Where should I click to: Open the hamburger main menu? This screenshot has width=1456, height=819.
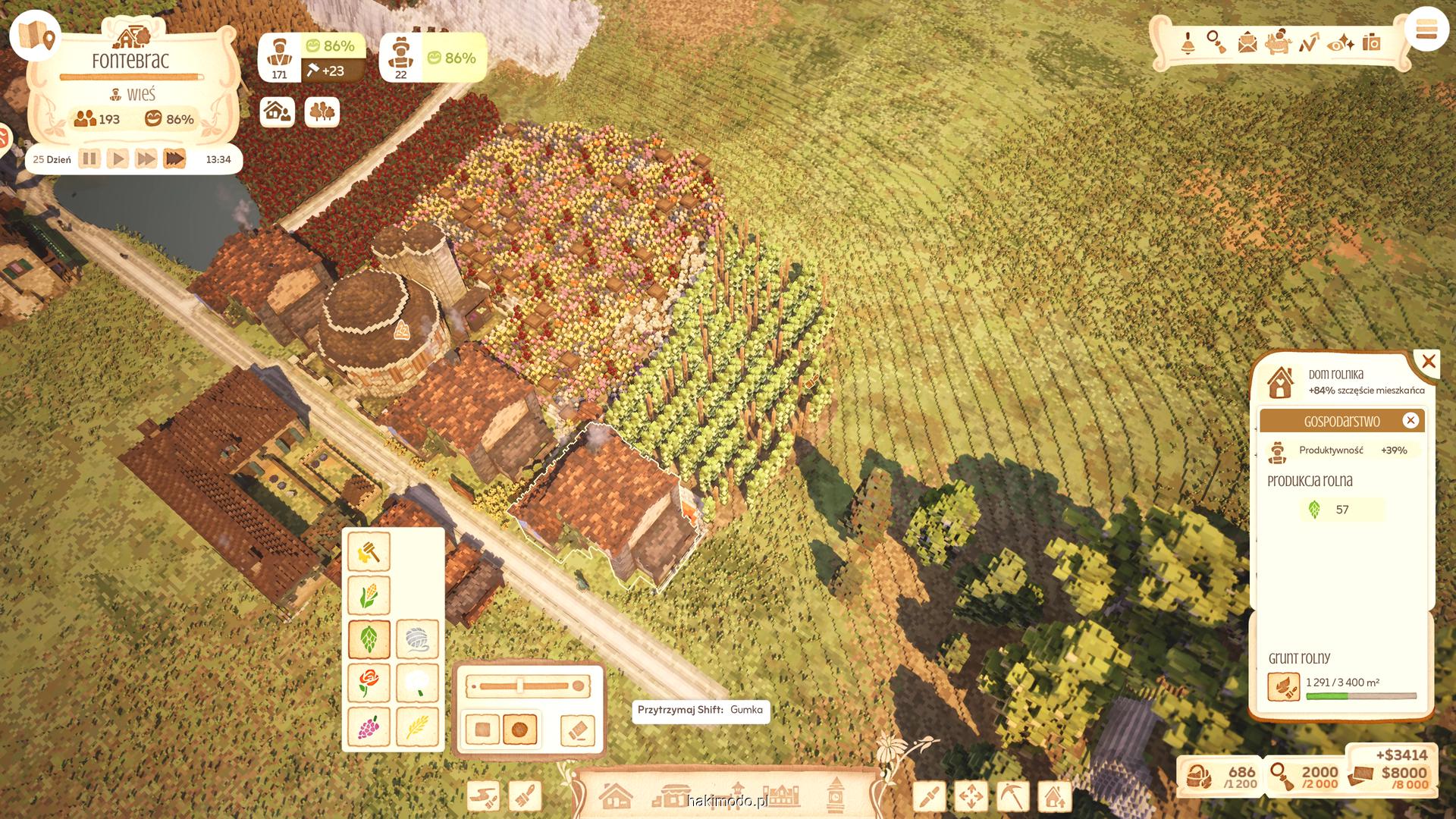point(1426,30)
